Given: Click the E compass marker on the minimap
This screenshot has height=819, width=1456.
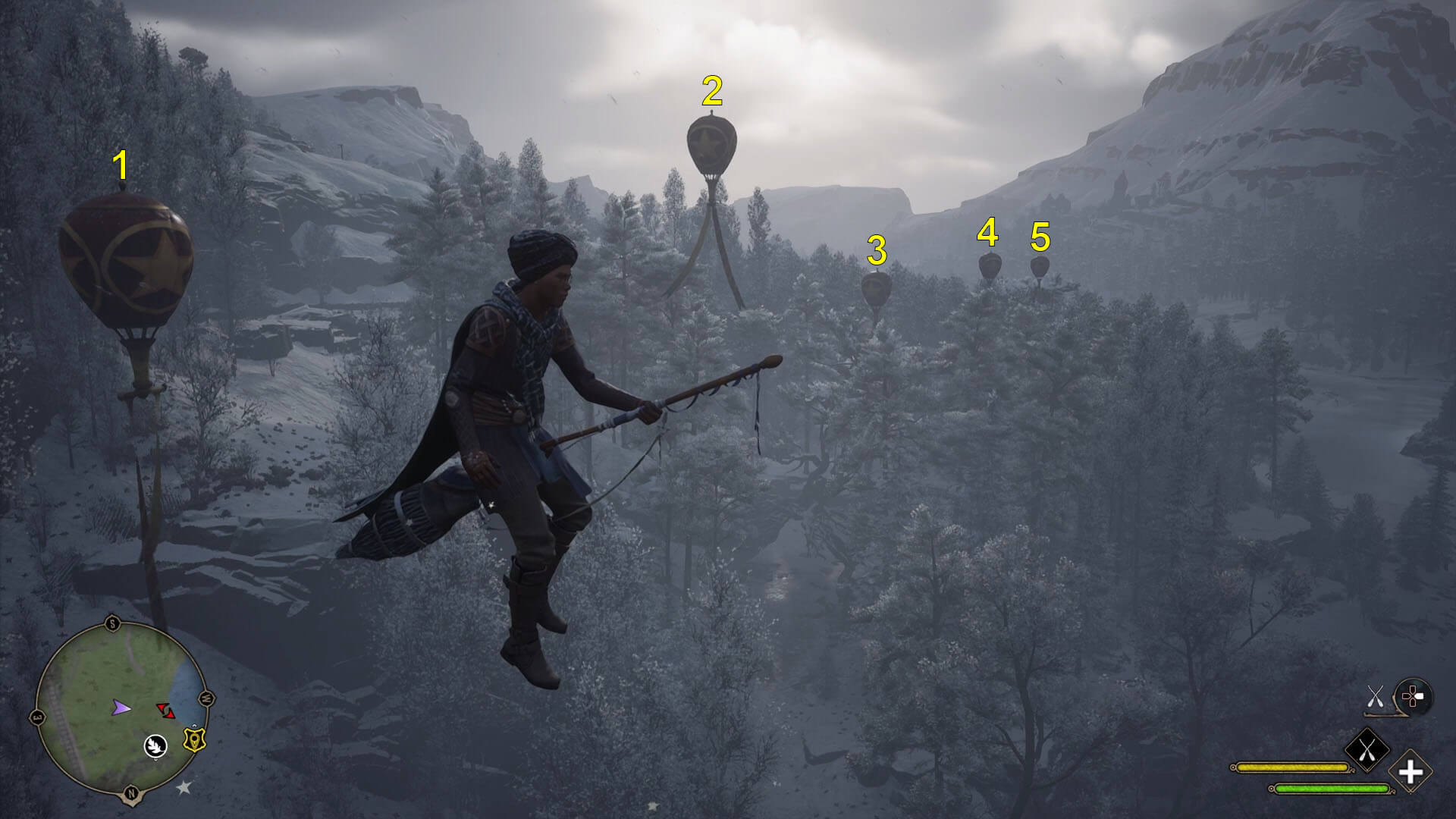Looking at the screenshot, I should pyautogui.click(x=36, y=716).
